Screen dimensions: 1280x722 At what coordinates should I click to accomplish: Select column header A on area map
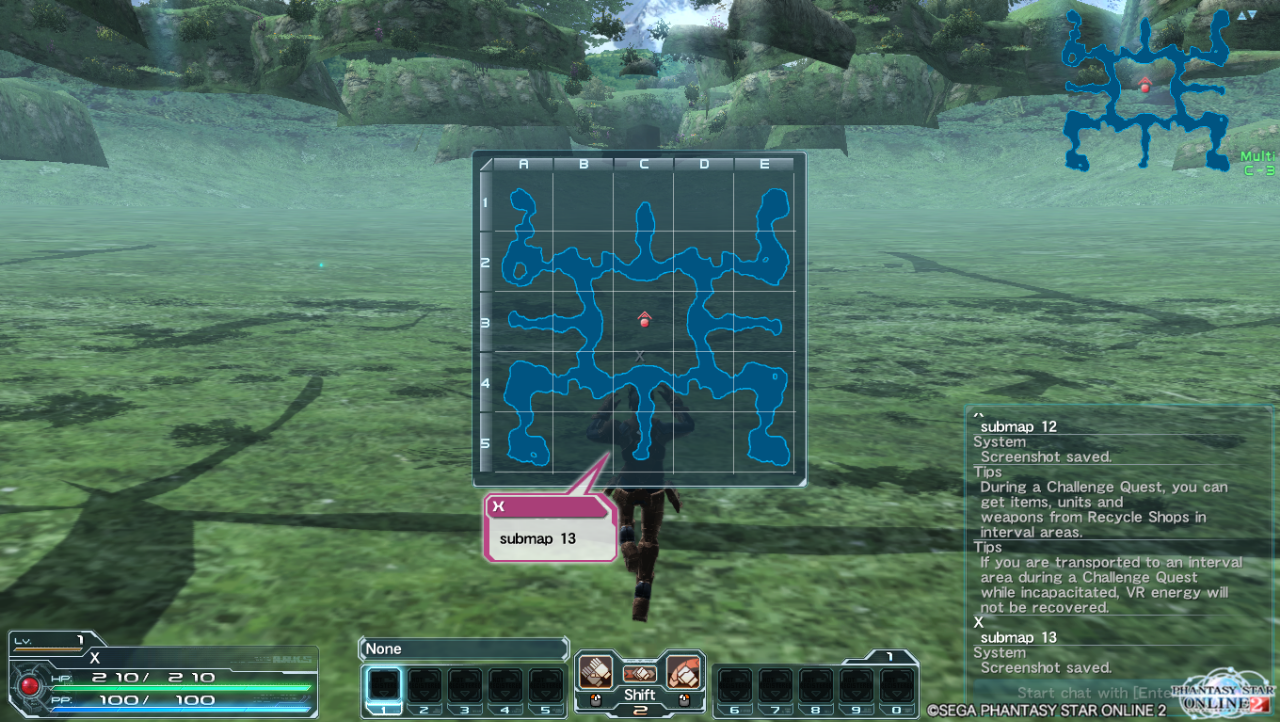[523, 164]
